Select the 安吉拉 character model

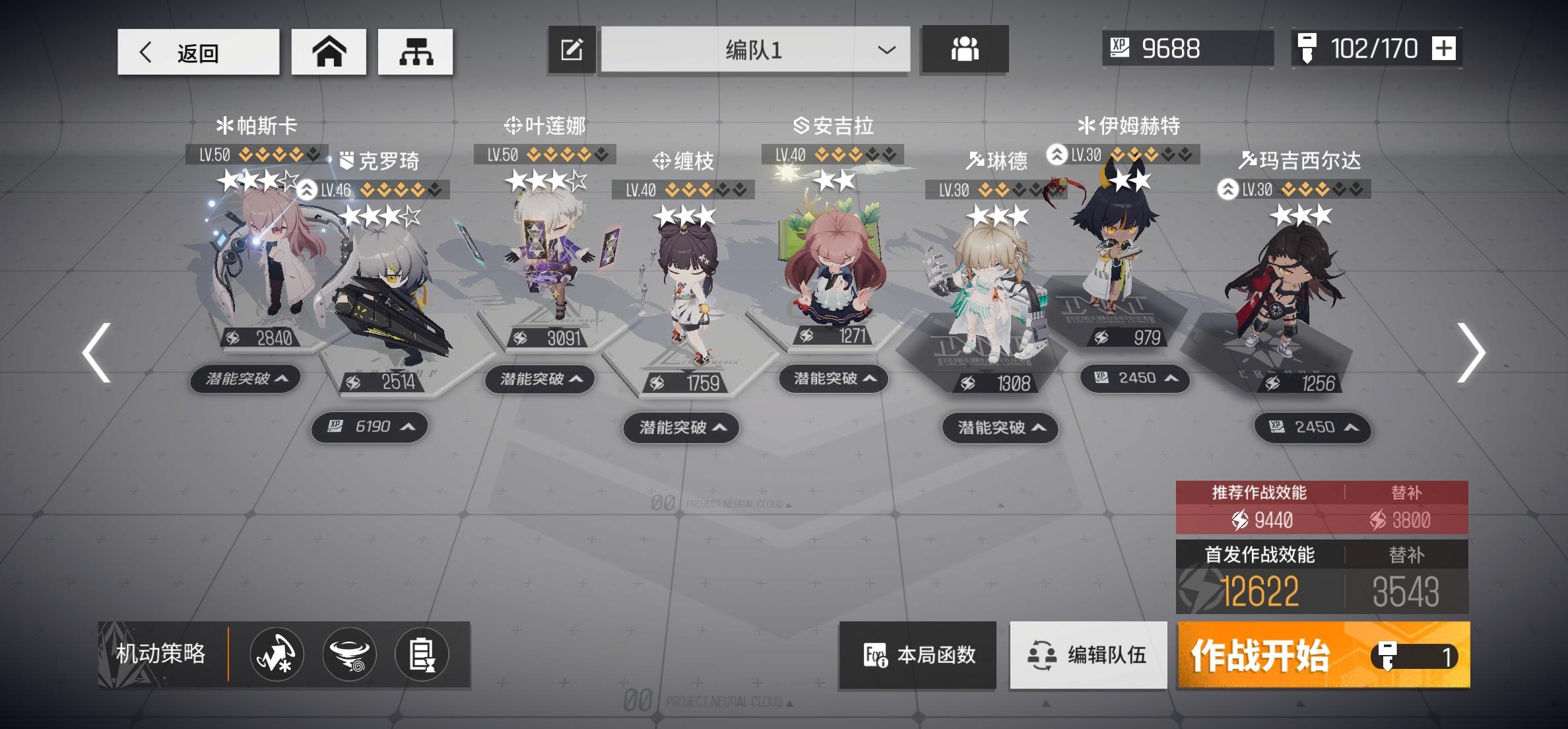pyautogui.click(x=835, y=277)
